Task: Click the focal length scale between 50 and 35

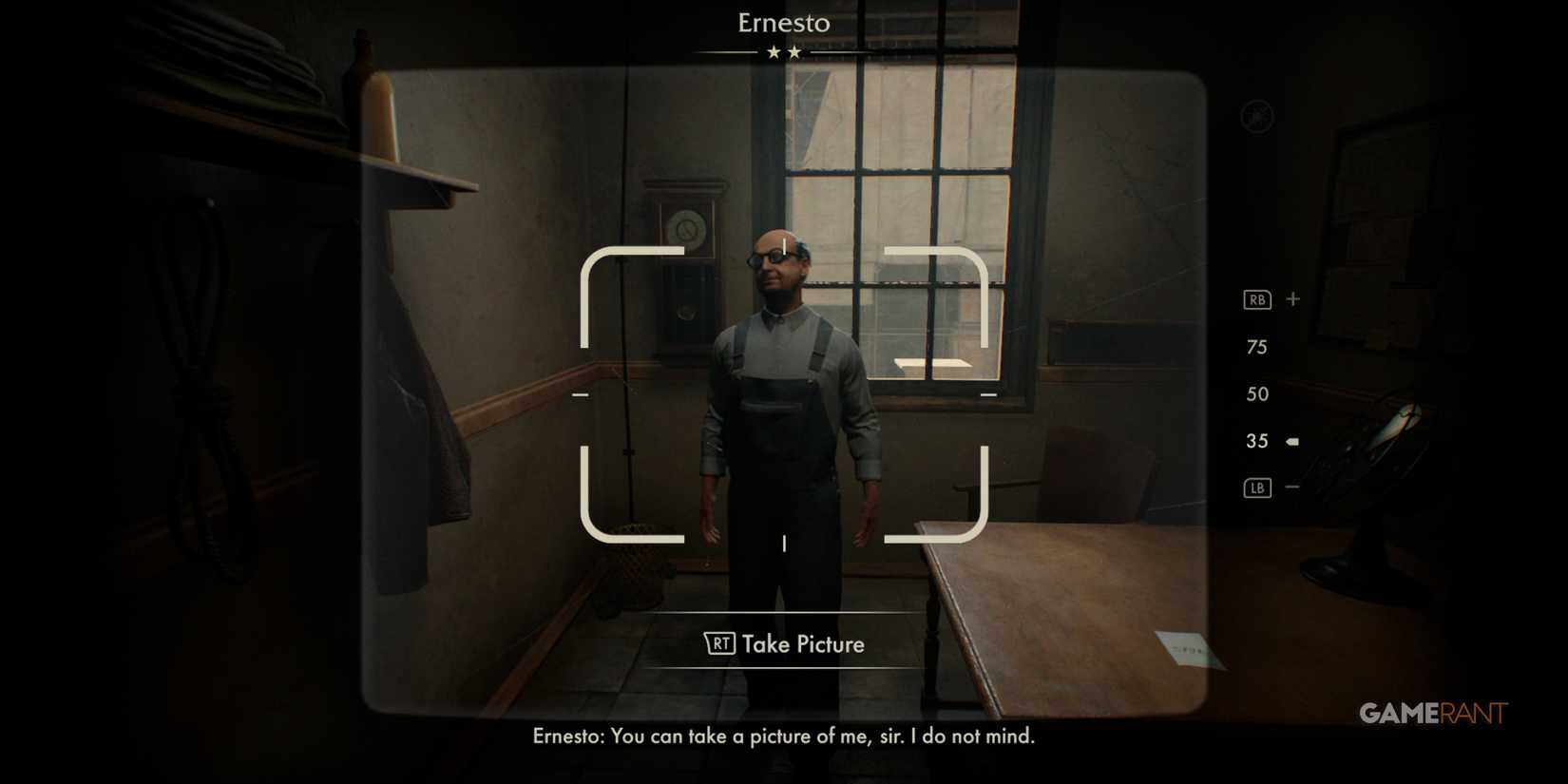Action: (x=1257, y=416)
